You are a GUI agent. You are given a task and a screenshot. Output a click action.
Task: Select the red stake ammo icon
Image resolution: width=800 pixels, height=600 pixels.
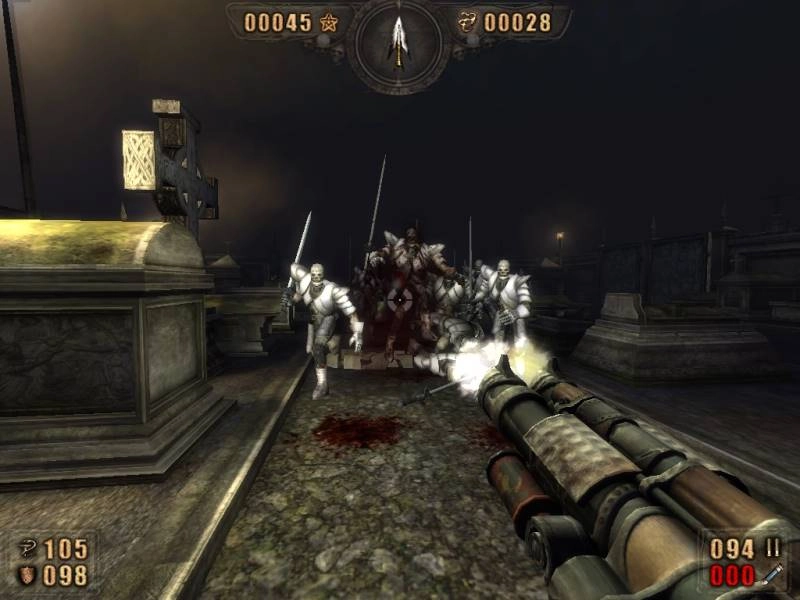click(x=770, y=575)
